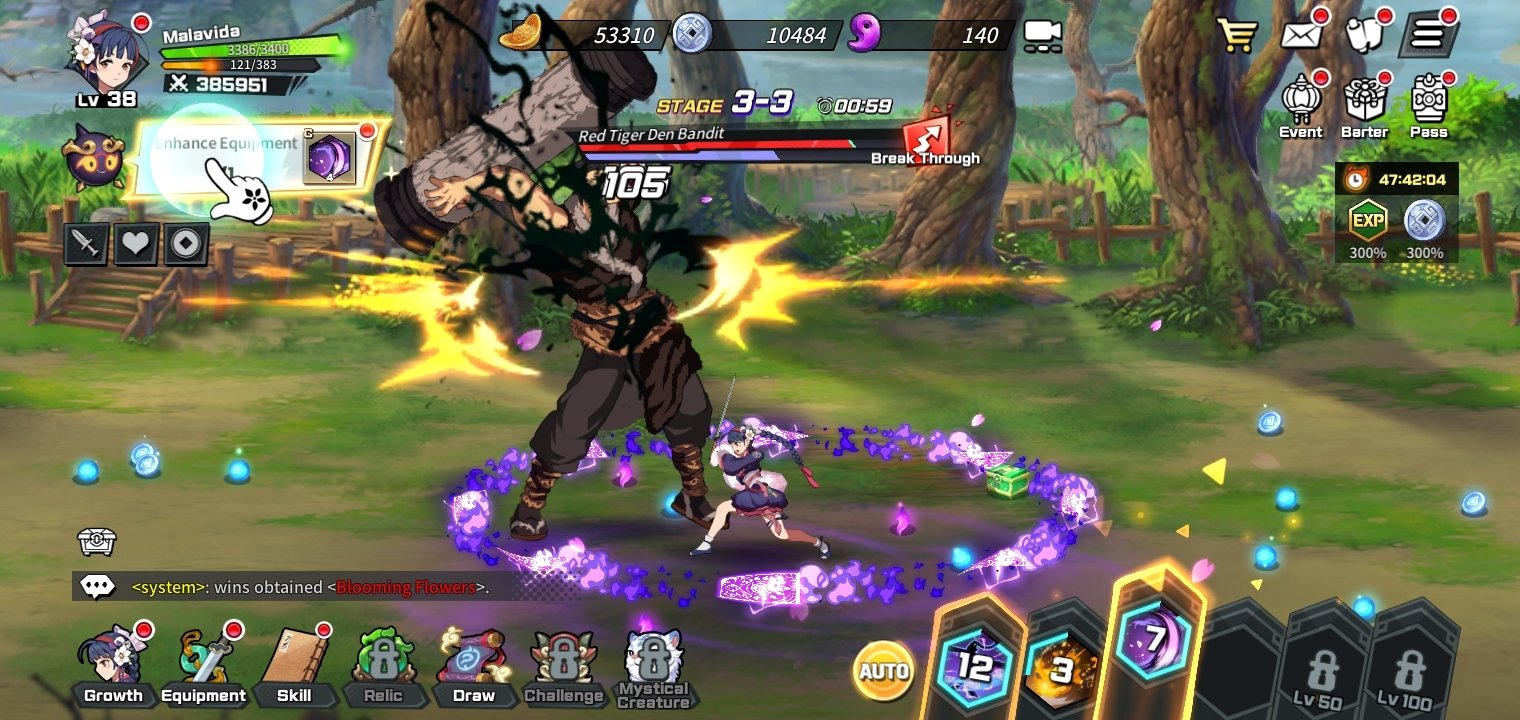Open the Skill book menu
This screenshot has width=1520, height=720.
(x=293, y=663)
